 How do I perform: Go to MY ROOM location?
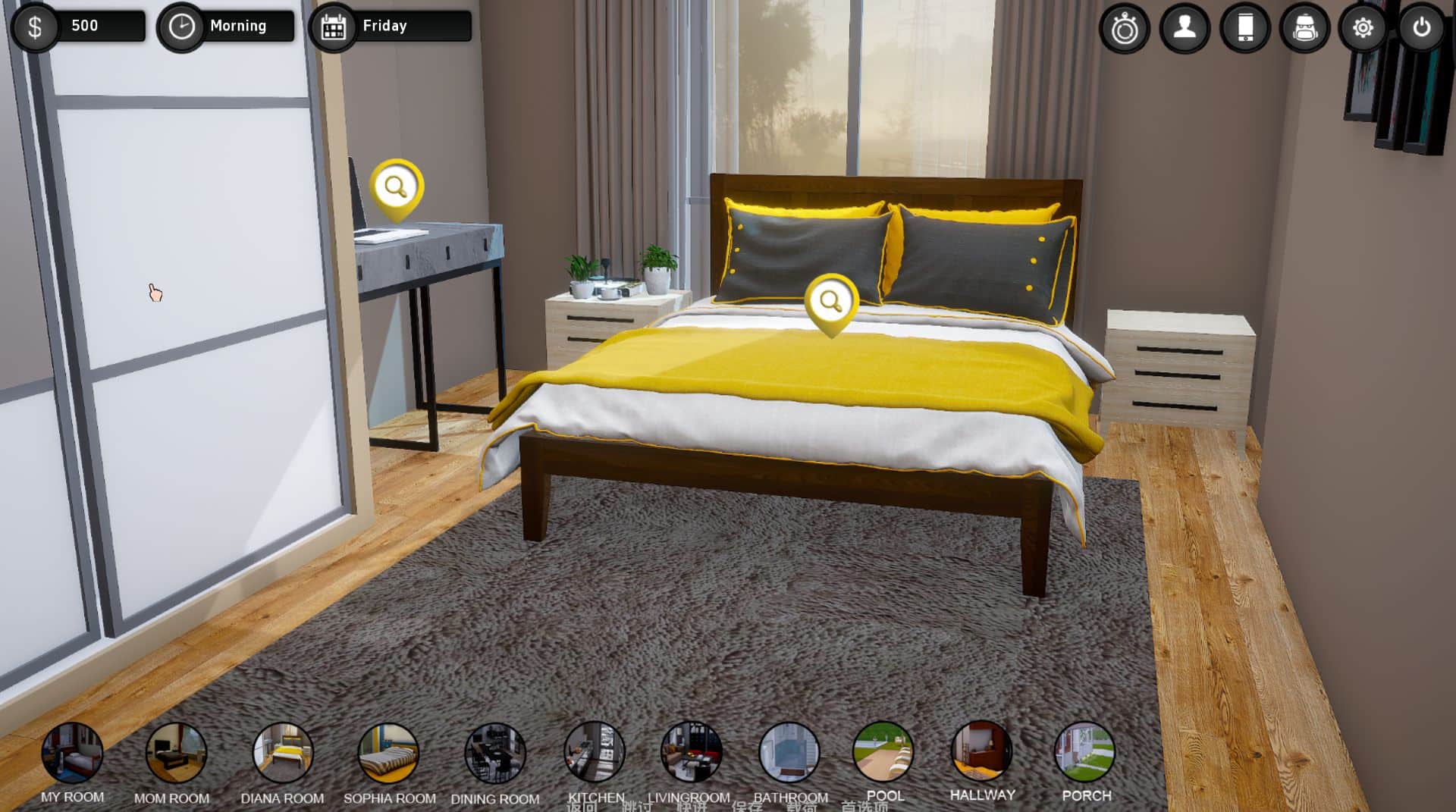click(x=72, y=752)
